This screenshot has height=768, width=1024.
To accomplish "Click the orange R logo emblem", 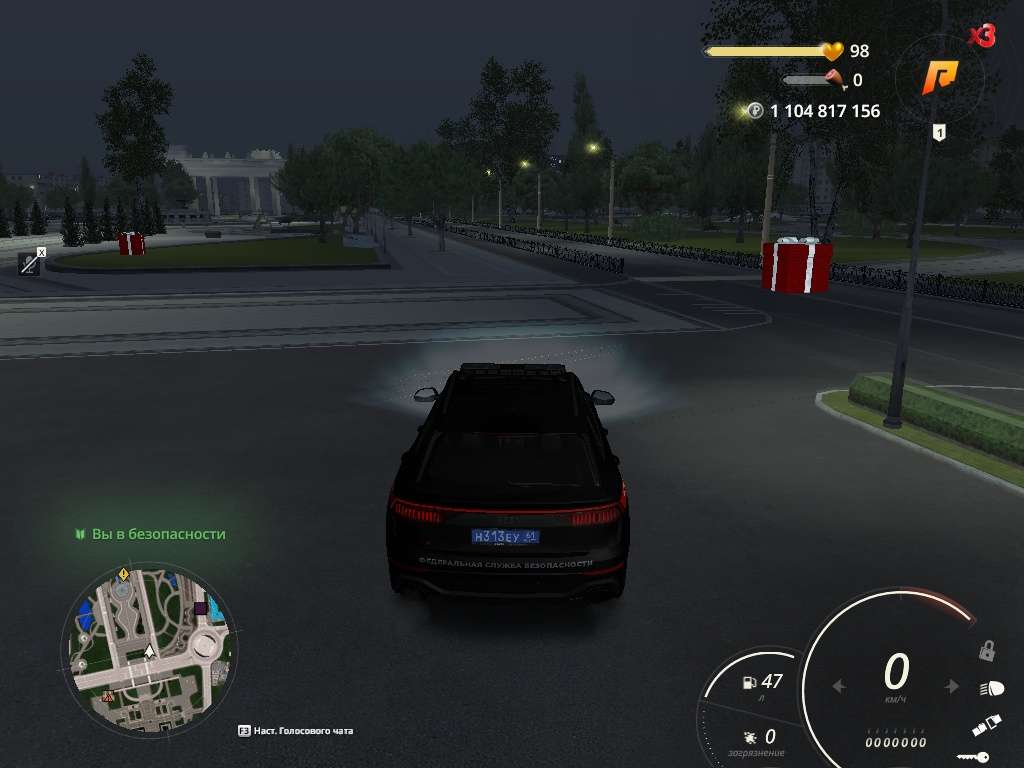I will (x=940, y=77).
